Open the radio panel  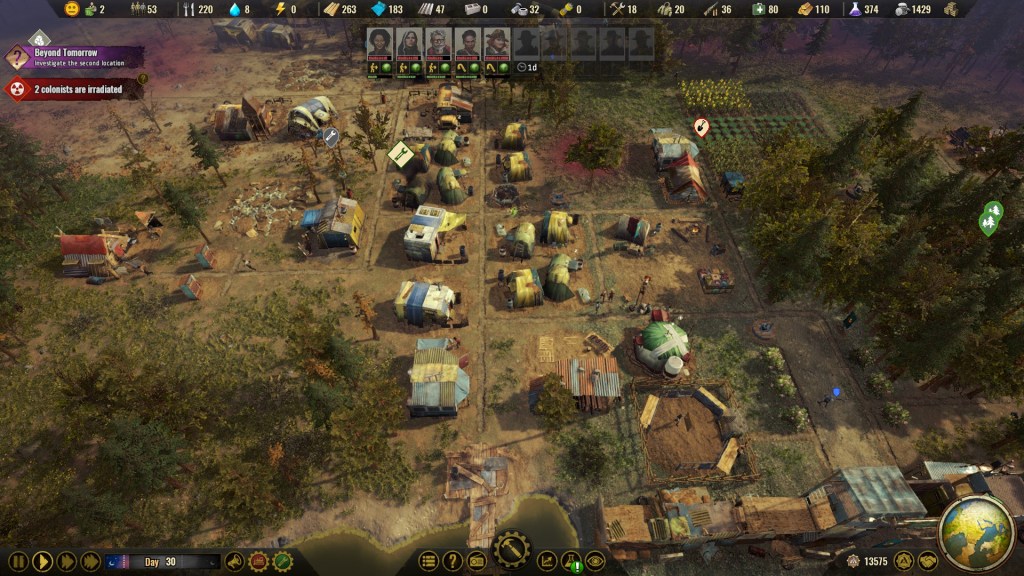point(476,561)
